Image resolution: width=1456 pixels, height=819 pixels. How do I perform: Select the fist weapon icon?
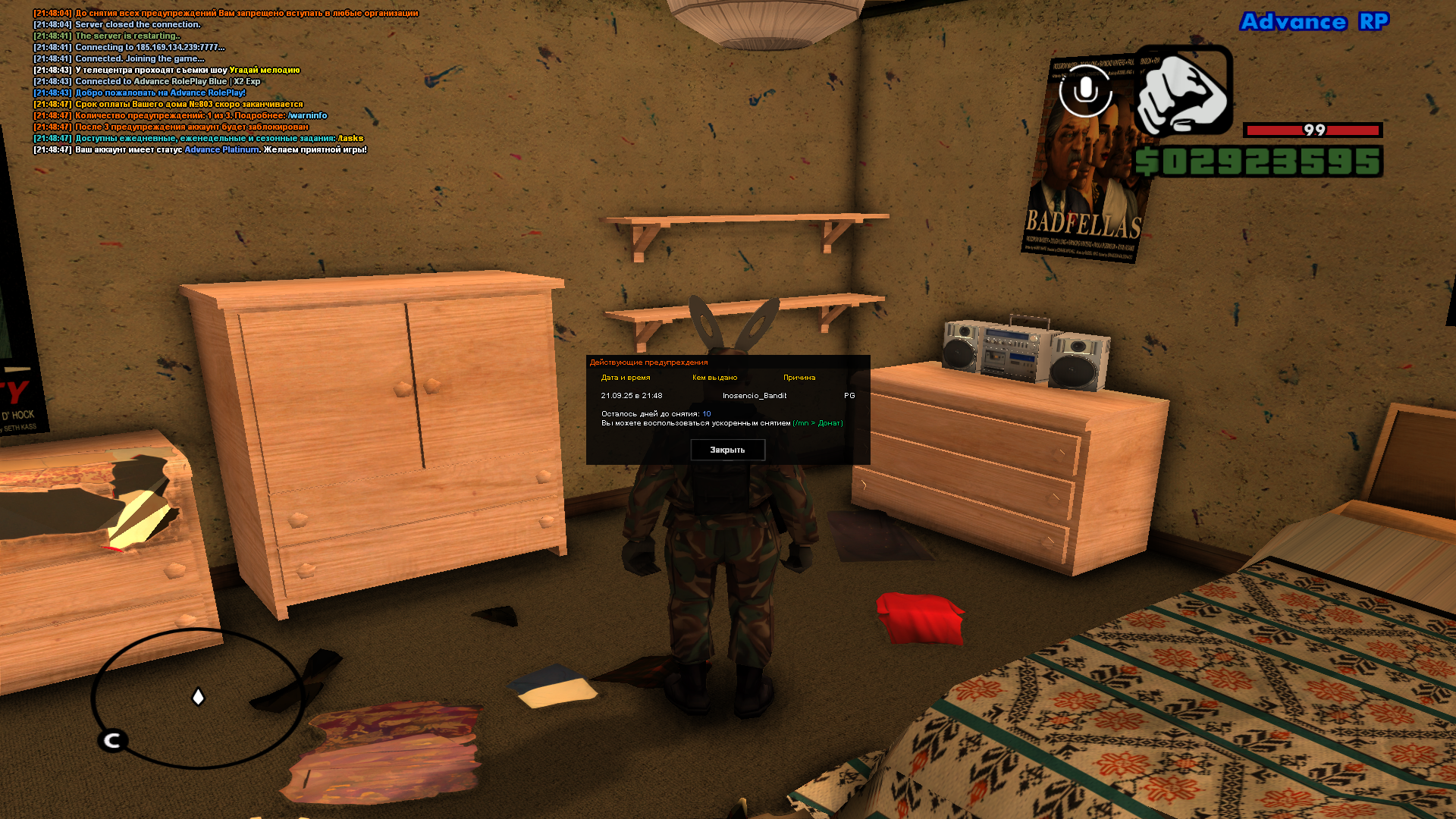coord(1183,91)
